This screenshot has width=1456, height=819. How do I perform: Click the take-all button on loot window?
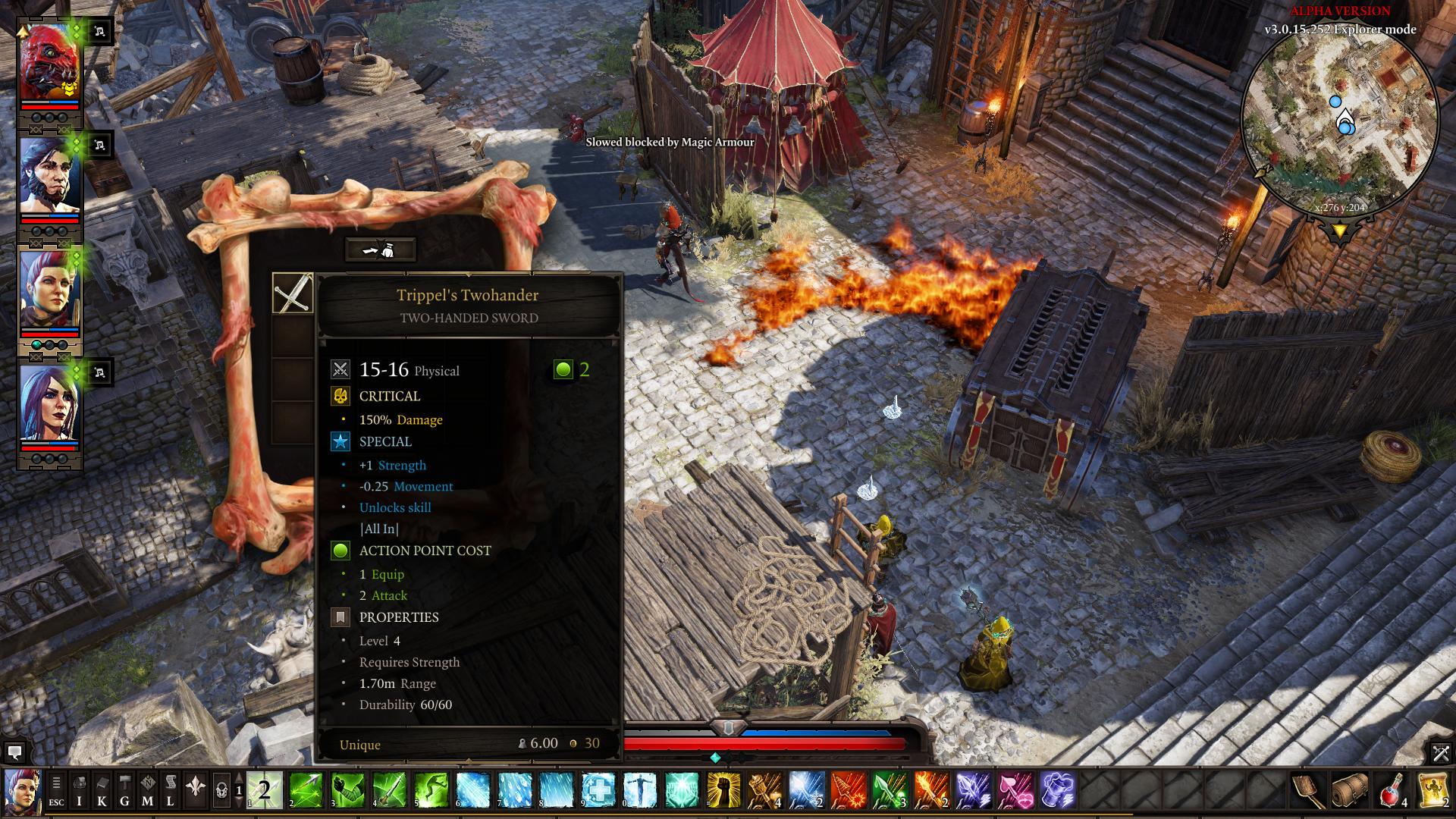click(x=380, y=249)
